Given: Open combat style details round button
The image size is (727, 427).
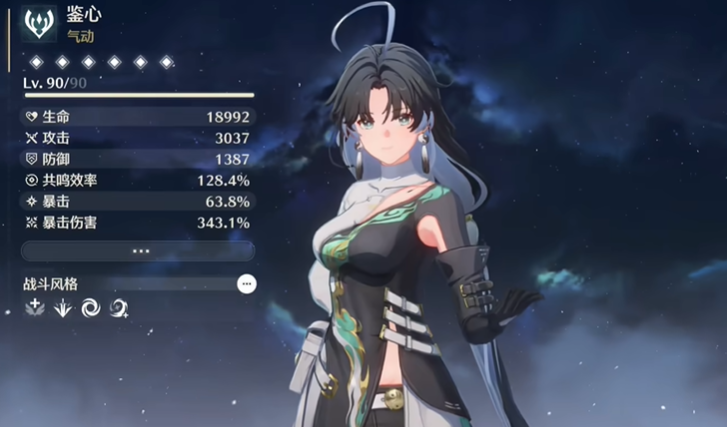Looking at the screenshot, I should click(x=246, y=284).
